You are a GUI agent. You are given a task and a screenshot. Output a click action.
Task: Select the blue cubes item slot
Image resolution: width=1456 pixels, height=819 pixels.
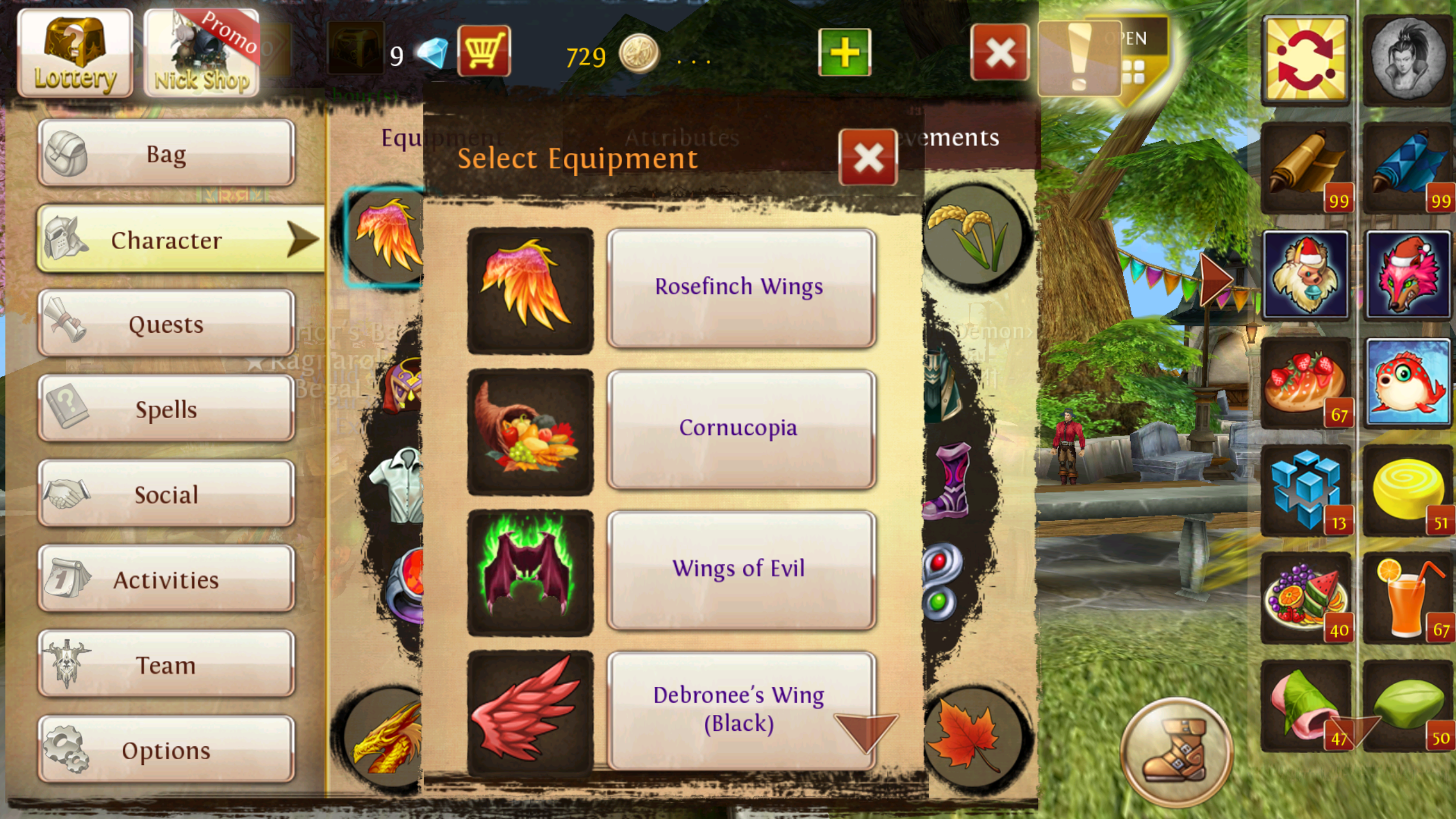pos(1306,490)
